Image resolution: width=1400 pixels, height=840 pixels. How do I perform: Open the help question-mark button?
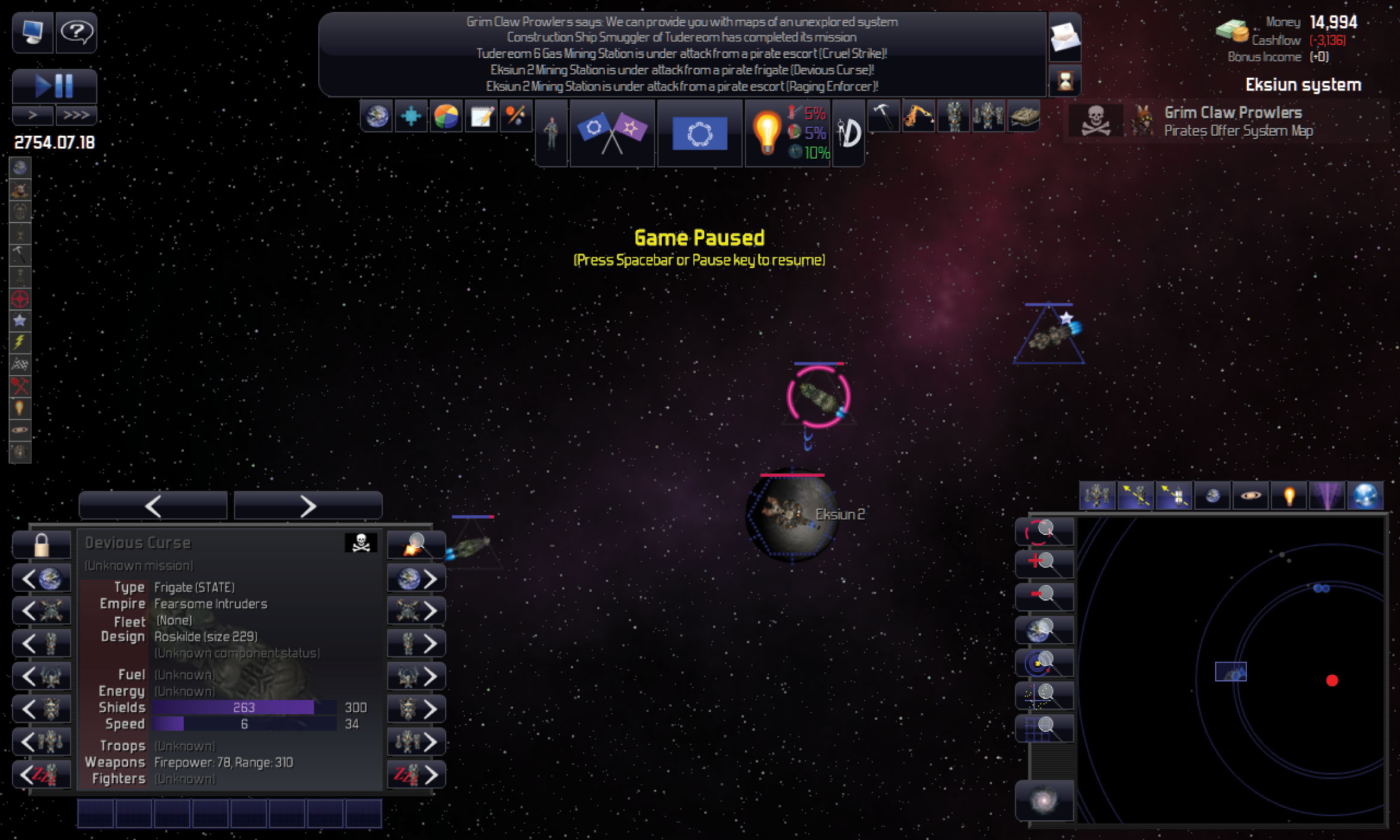click(76, 32)
